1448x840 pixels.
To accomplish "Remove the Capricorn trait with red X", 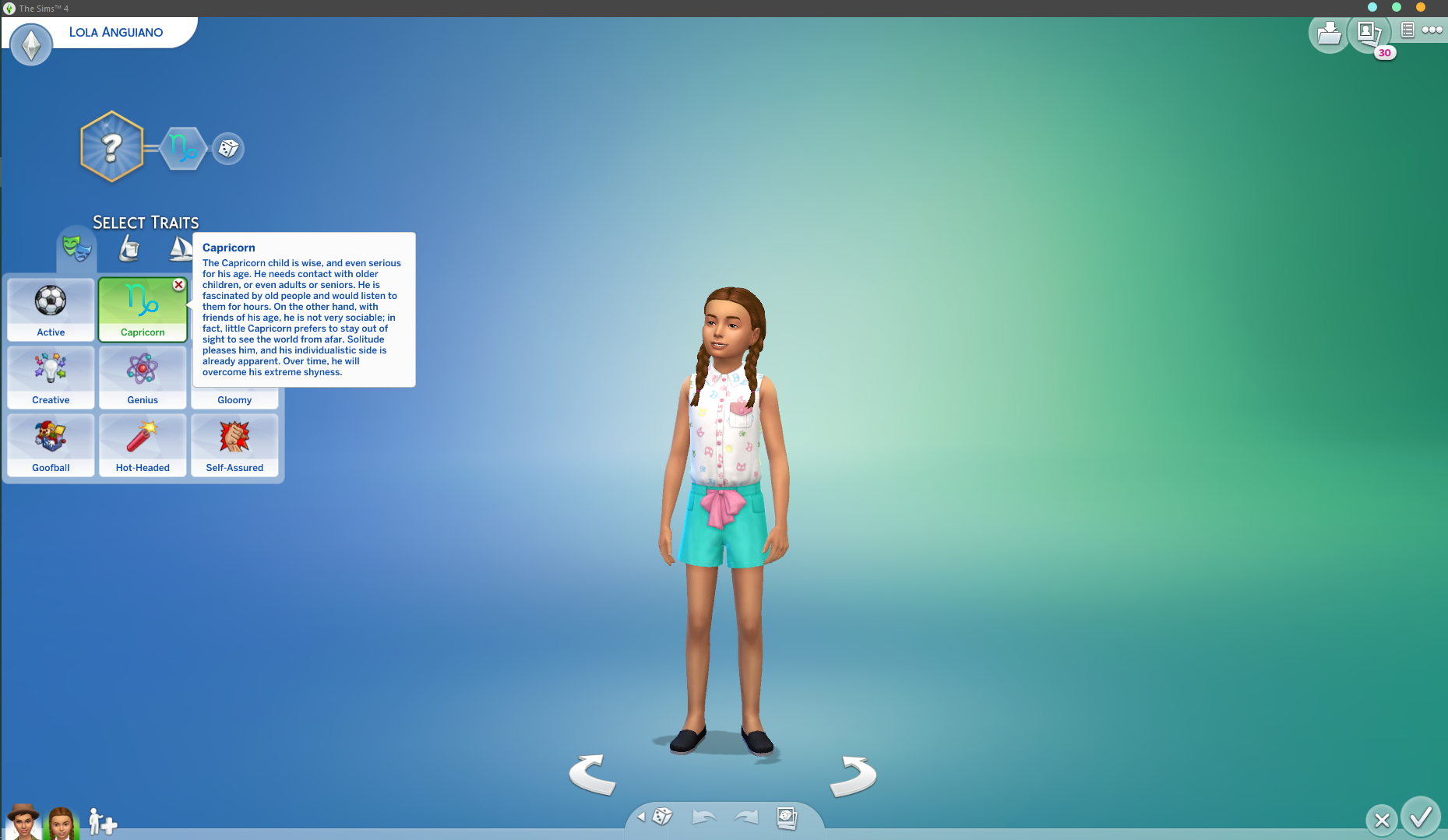I will [178, 285].
